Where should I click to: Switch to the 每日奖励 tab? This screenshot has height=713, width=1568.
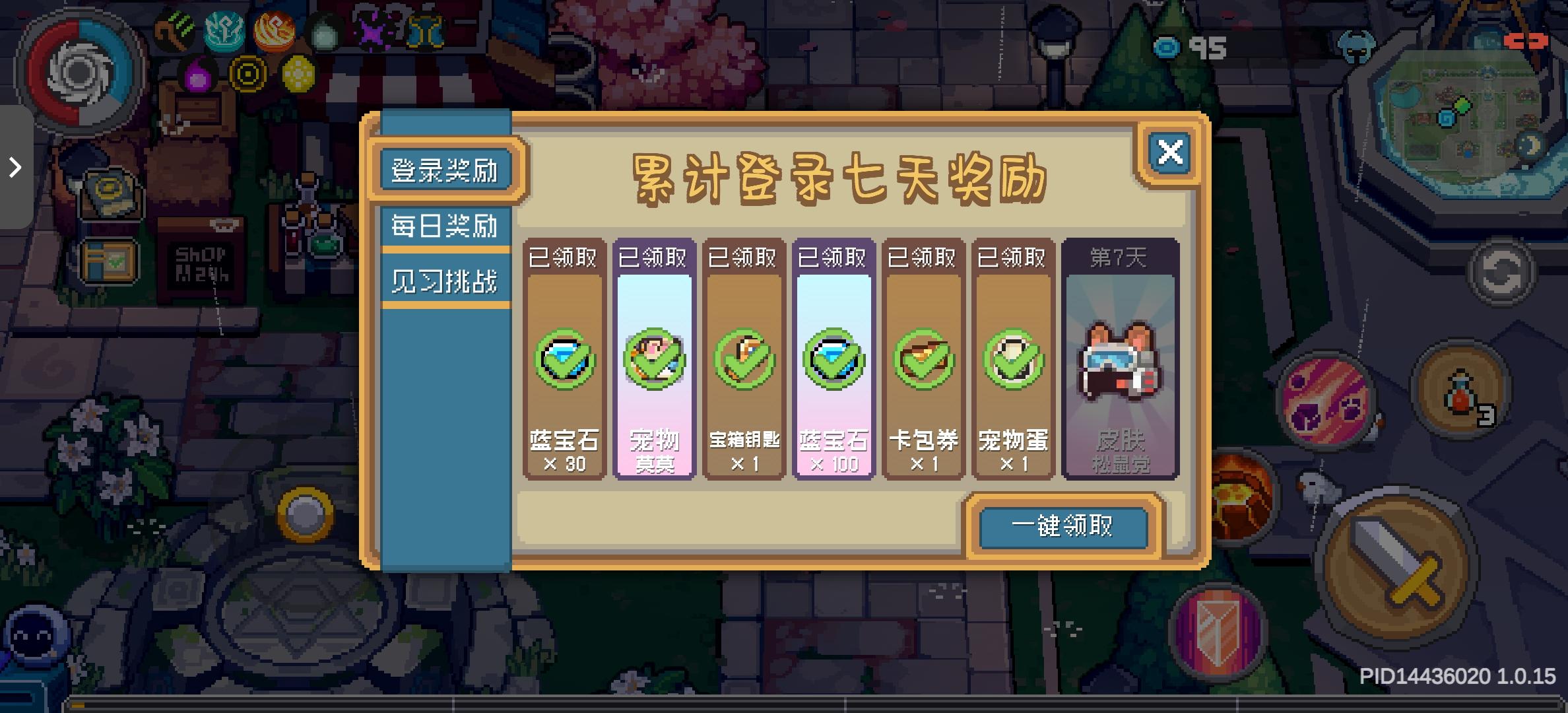tap(445, 224)
